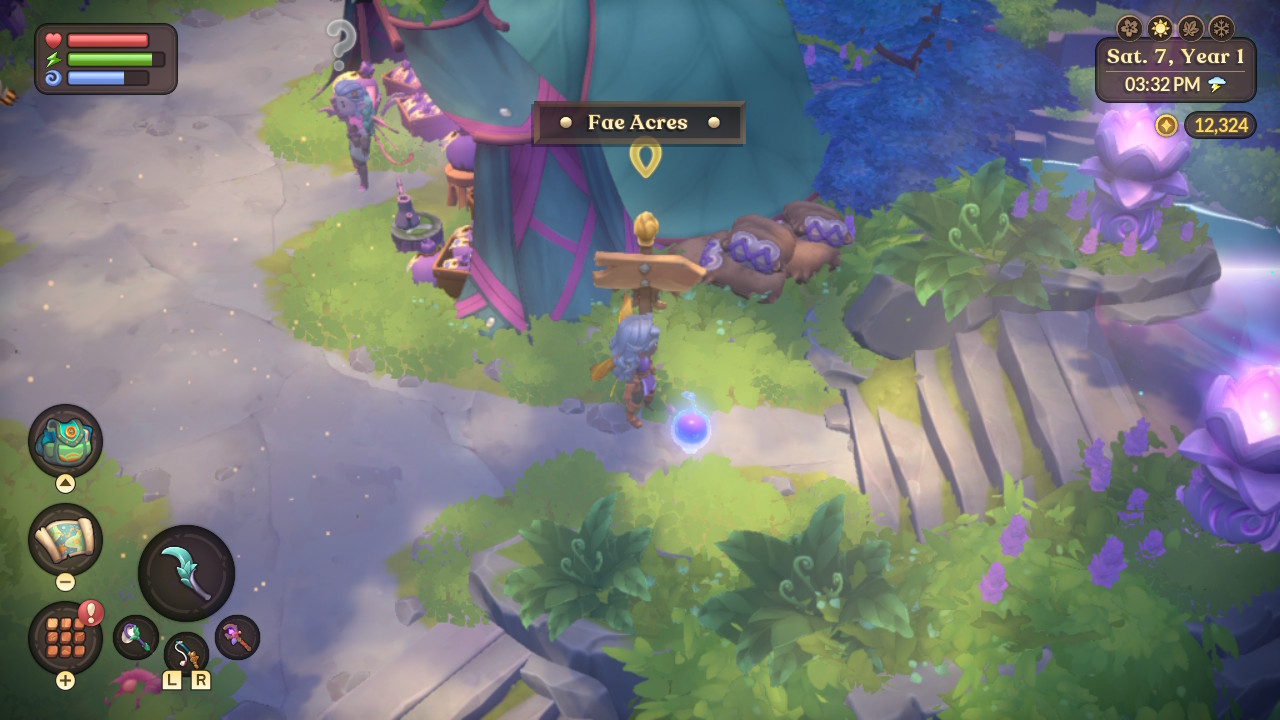
Task: Open the backpack inventory
Action: 66,438
